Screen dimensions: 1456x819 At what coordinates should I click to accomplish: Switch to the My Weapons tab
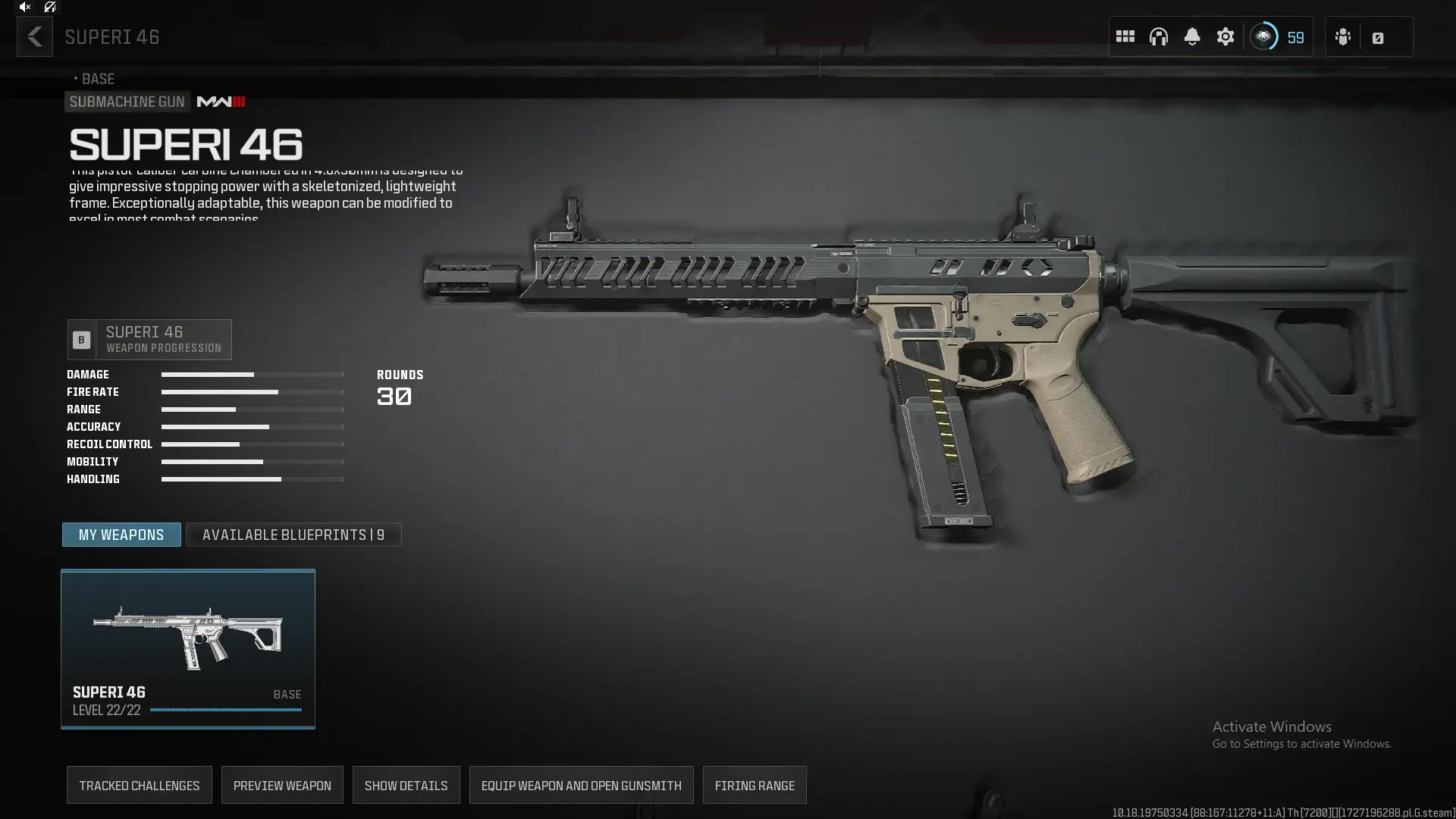pyautogui.click(x=121, y=534)
